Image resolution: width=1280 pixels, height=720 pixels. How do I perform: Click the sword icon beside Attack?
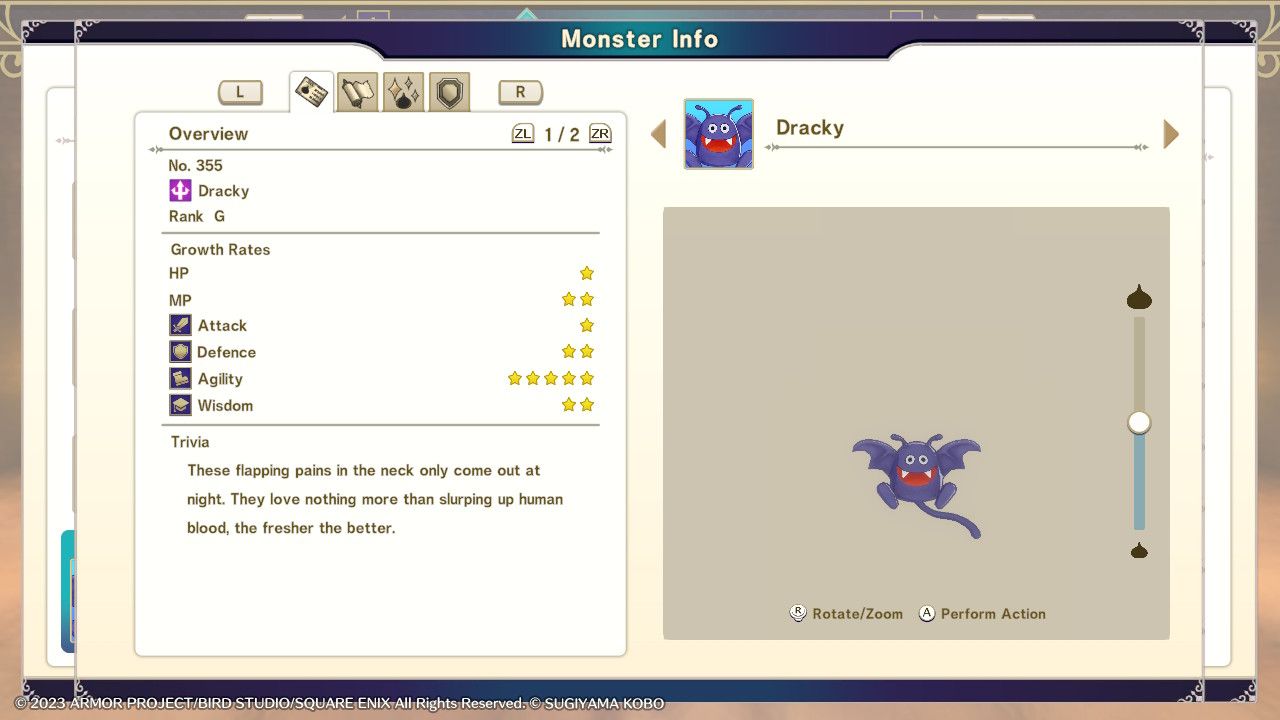181,325
